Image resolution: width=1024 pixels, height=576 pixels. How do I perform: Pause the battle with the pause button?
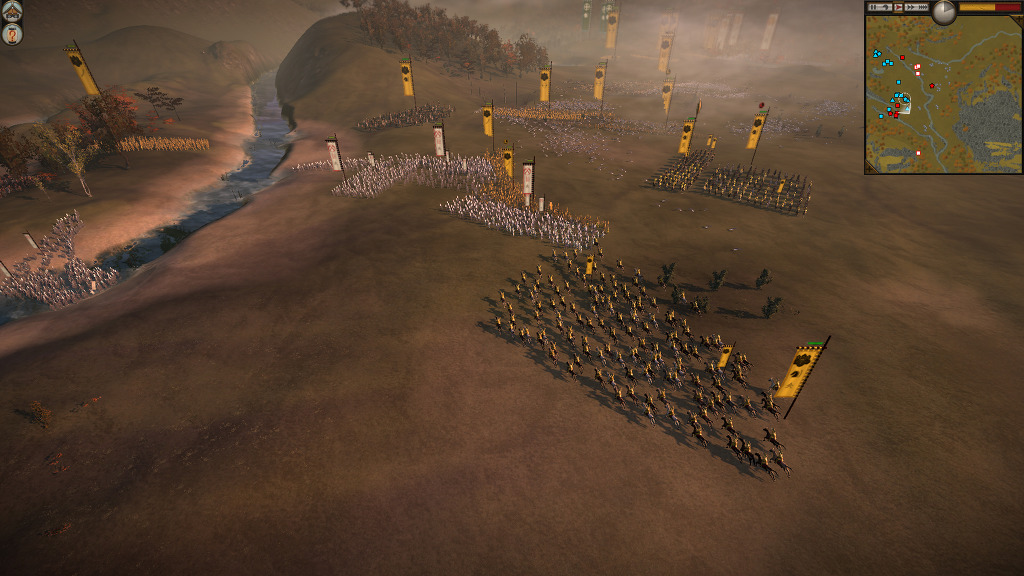873,7
